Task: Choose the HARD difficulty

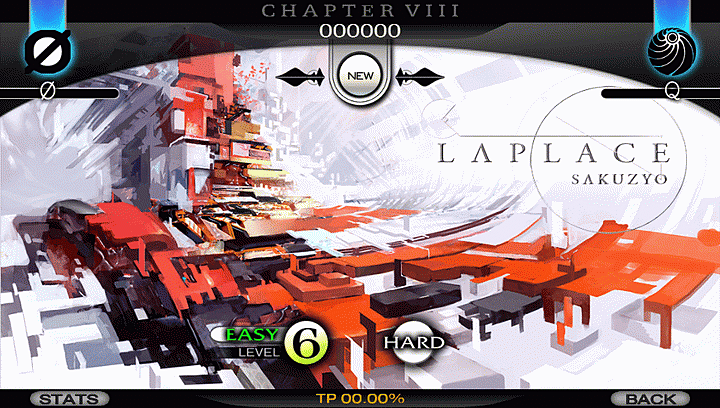Action: [x=412, y=341]
